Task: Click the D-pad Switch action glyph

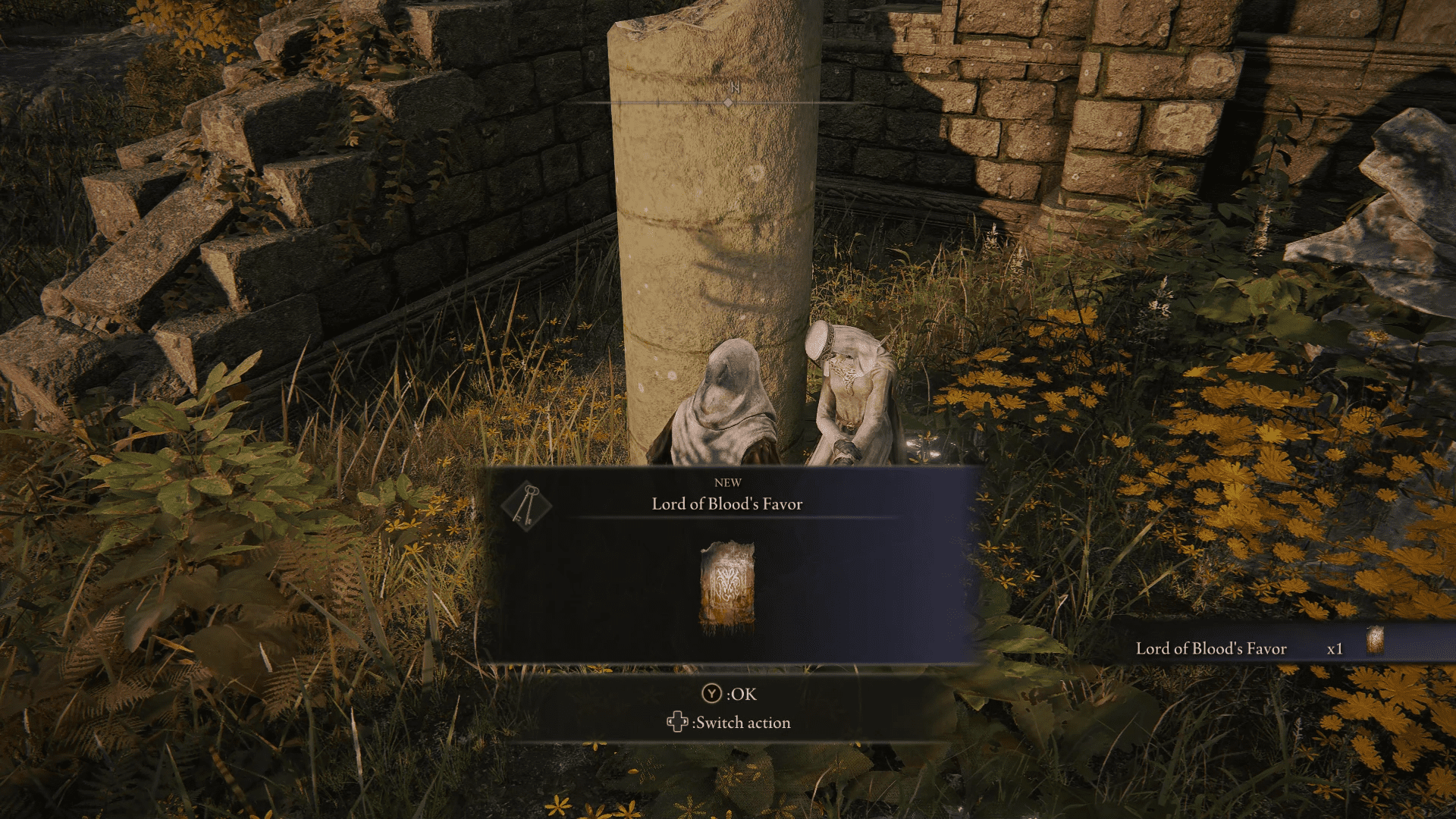Action: [x=679, y=722]
